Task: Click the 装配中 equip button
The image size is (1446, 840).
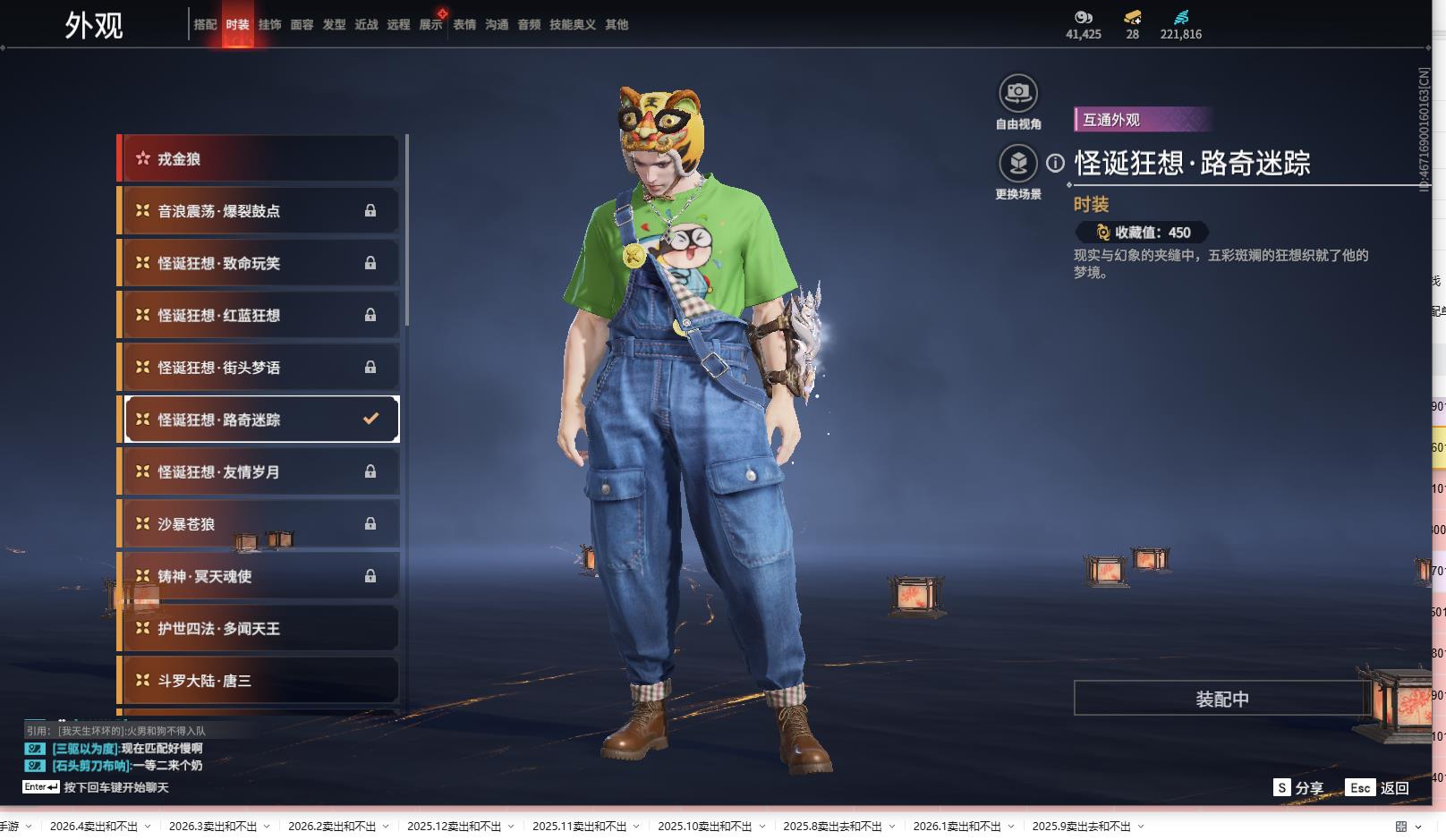Action: tap(1221, 699)
